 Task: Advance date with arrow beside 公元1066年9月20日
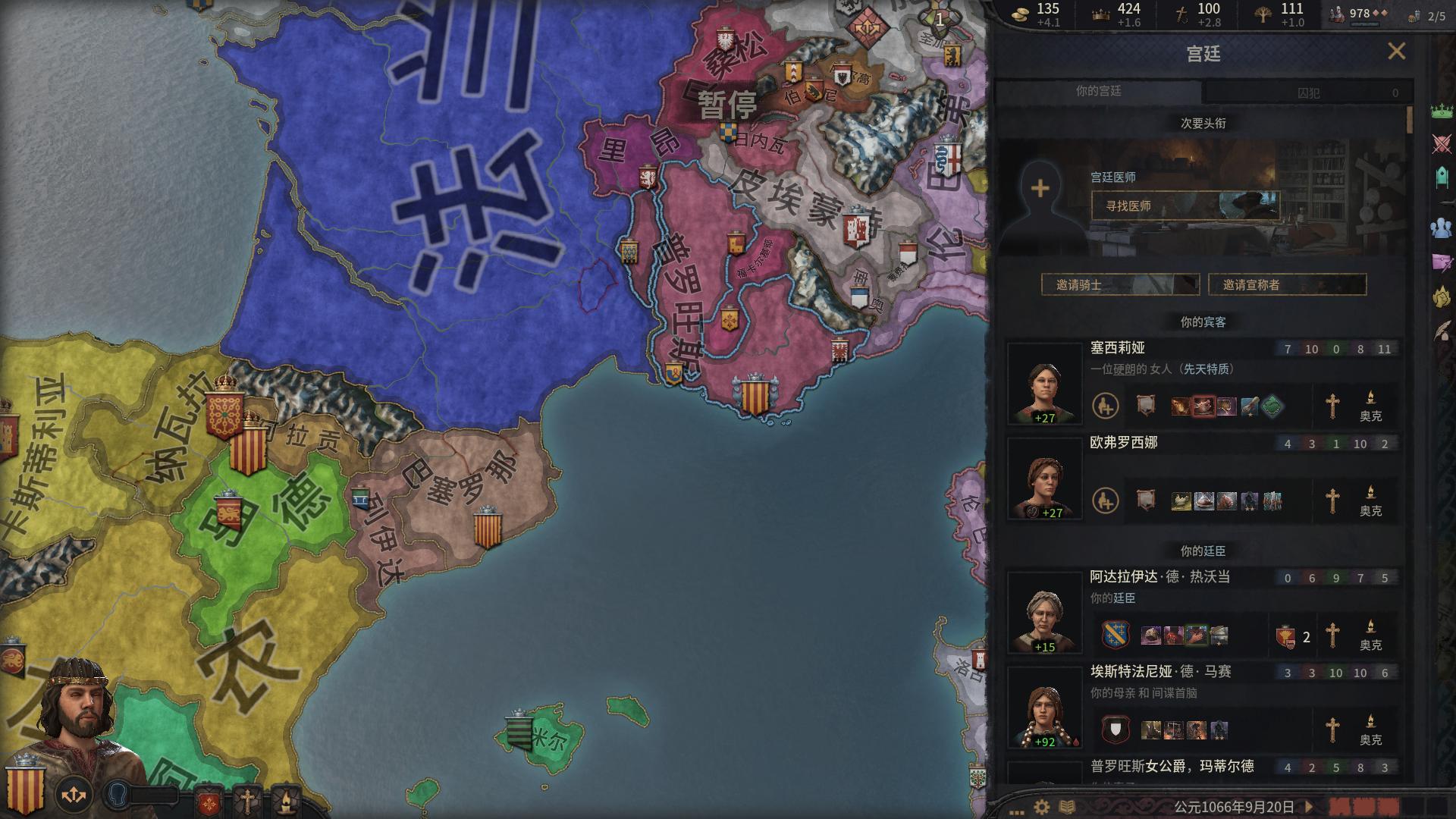1310,807
